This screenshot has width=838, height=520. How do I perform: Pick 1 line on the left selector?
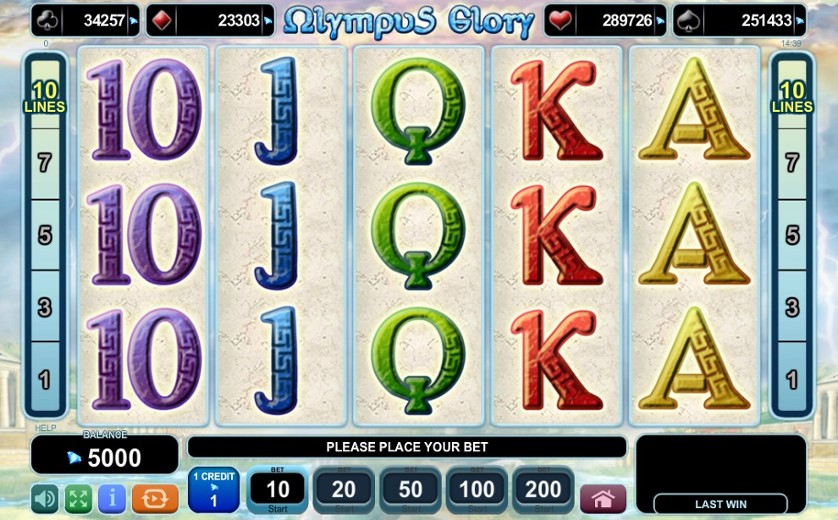pyautogui.click(x=44, y=379)
